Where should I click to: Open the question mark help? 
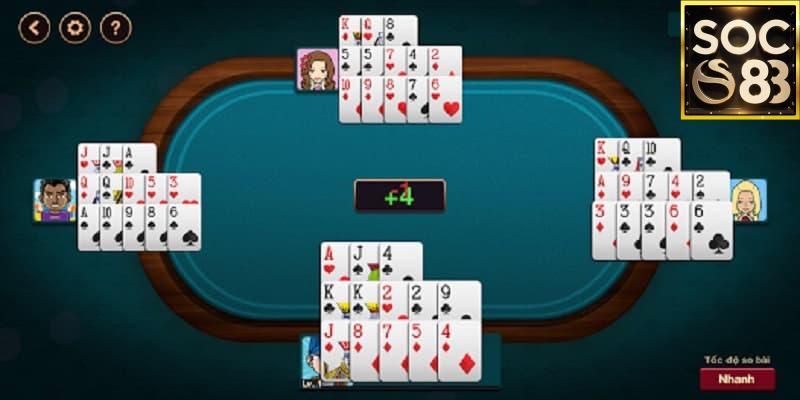pyautogui.click(x=116, y=27)
